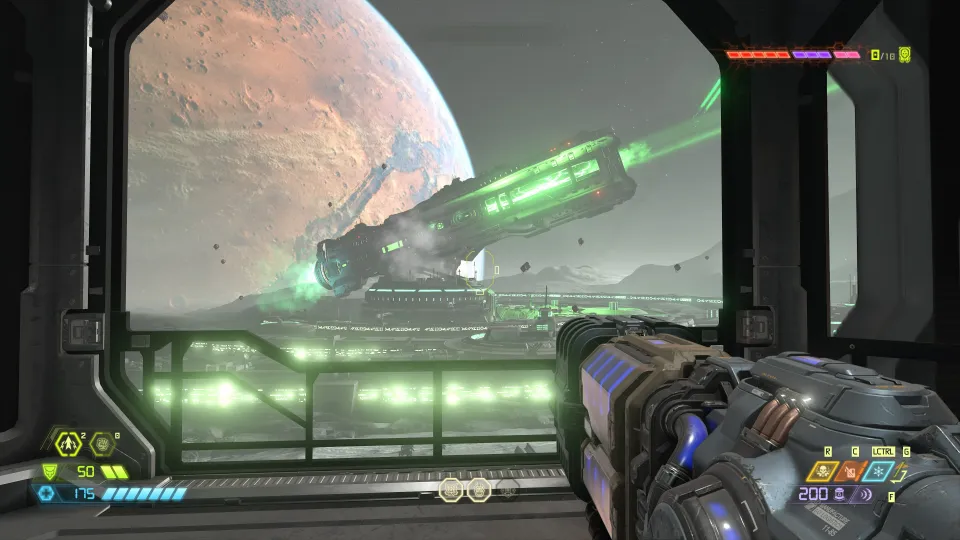
Task: Click the blue health cross icon
Action: pyautogui.click(x=46, y=493)
